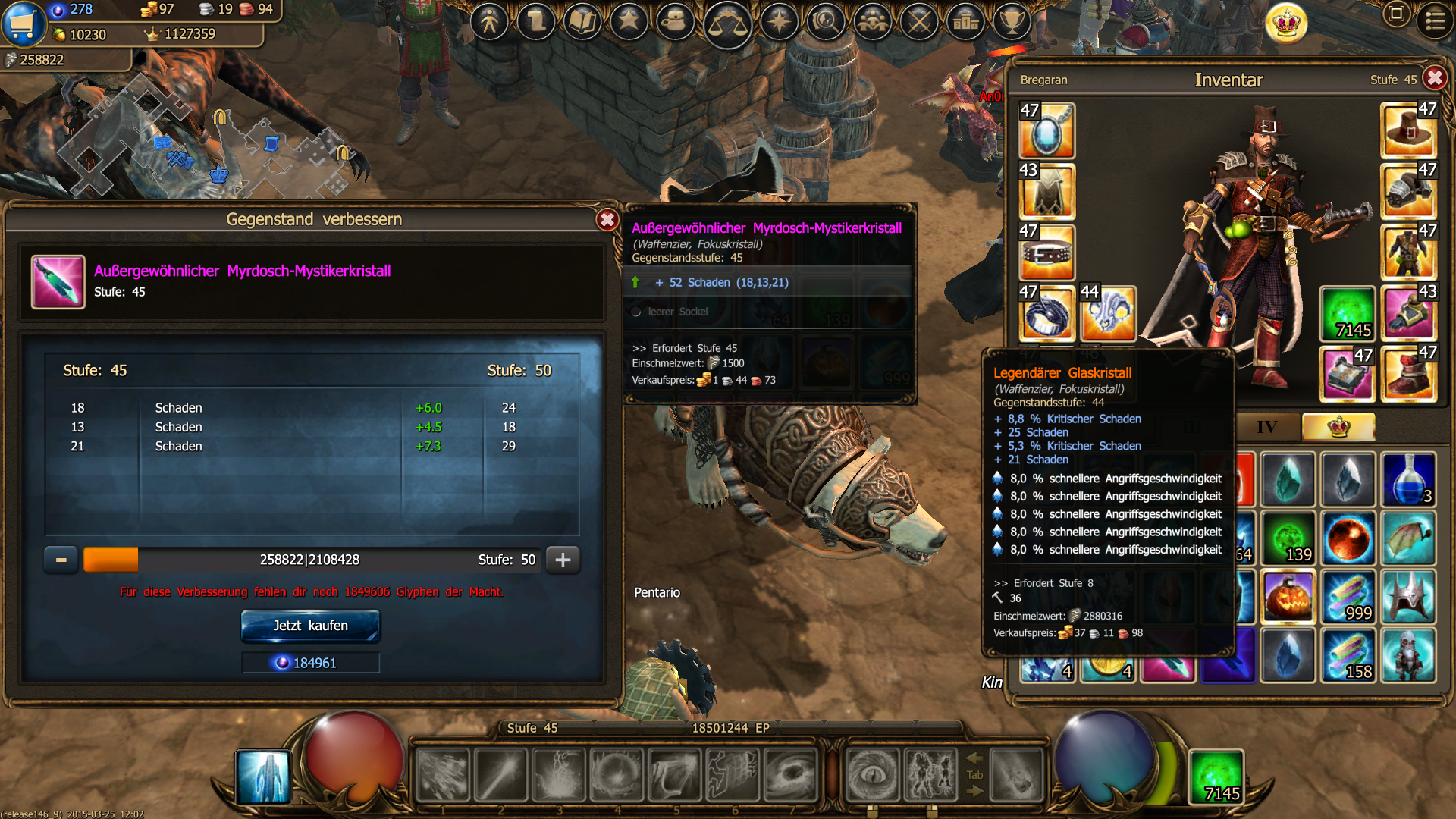Select the equipped boots slot
The image size is (1456, 819).
(1409, 374)
